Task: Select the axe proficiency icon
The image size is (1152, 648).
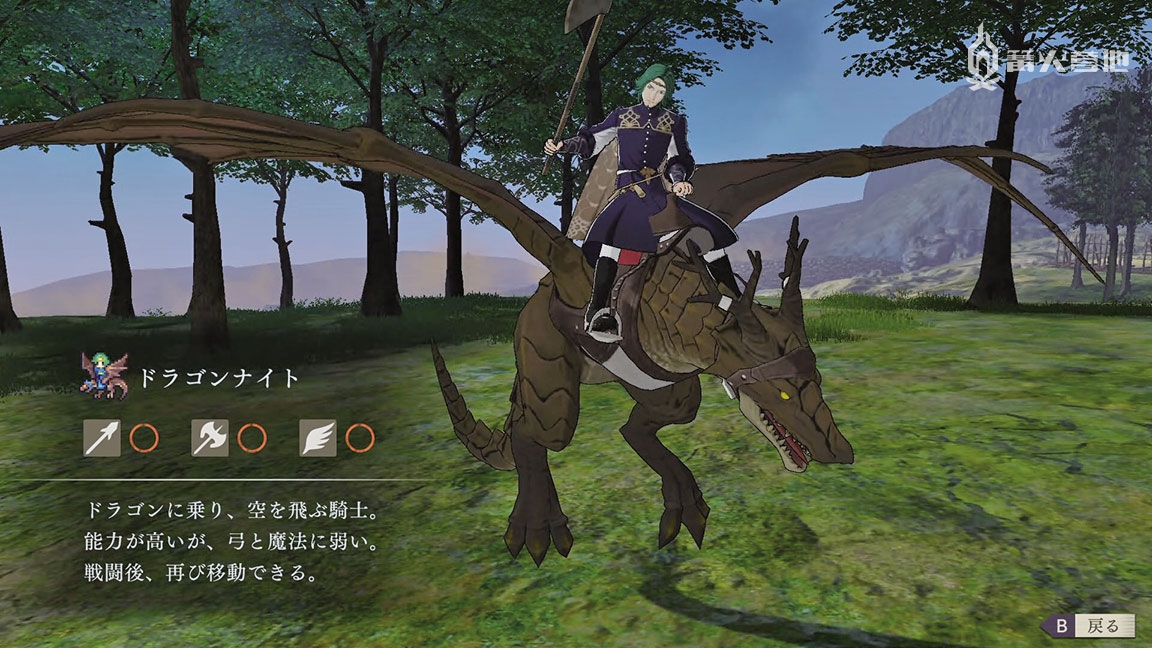Action: tap(210, 437)
